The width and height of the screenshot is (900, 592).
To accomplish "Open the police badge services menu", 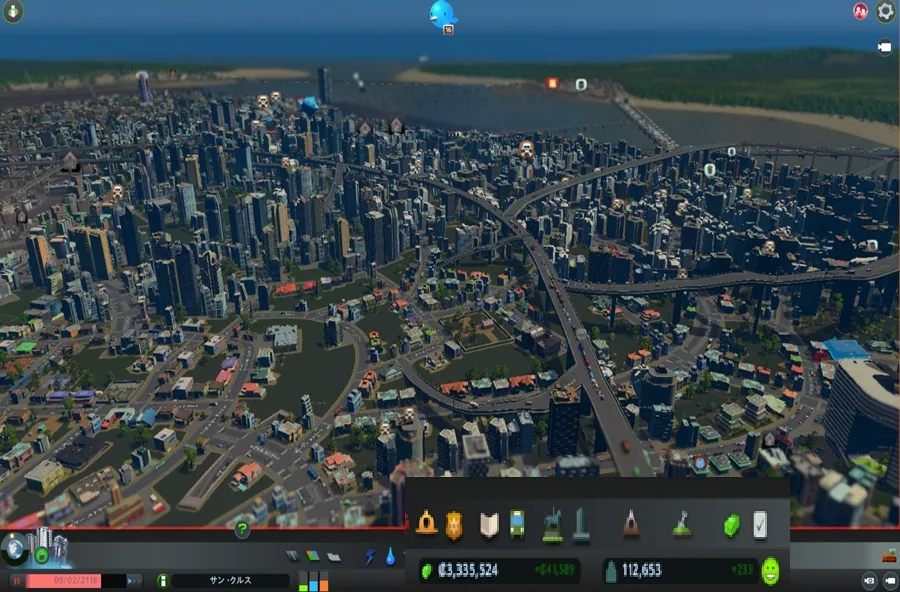I will 454,524.
